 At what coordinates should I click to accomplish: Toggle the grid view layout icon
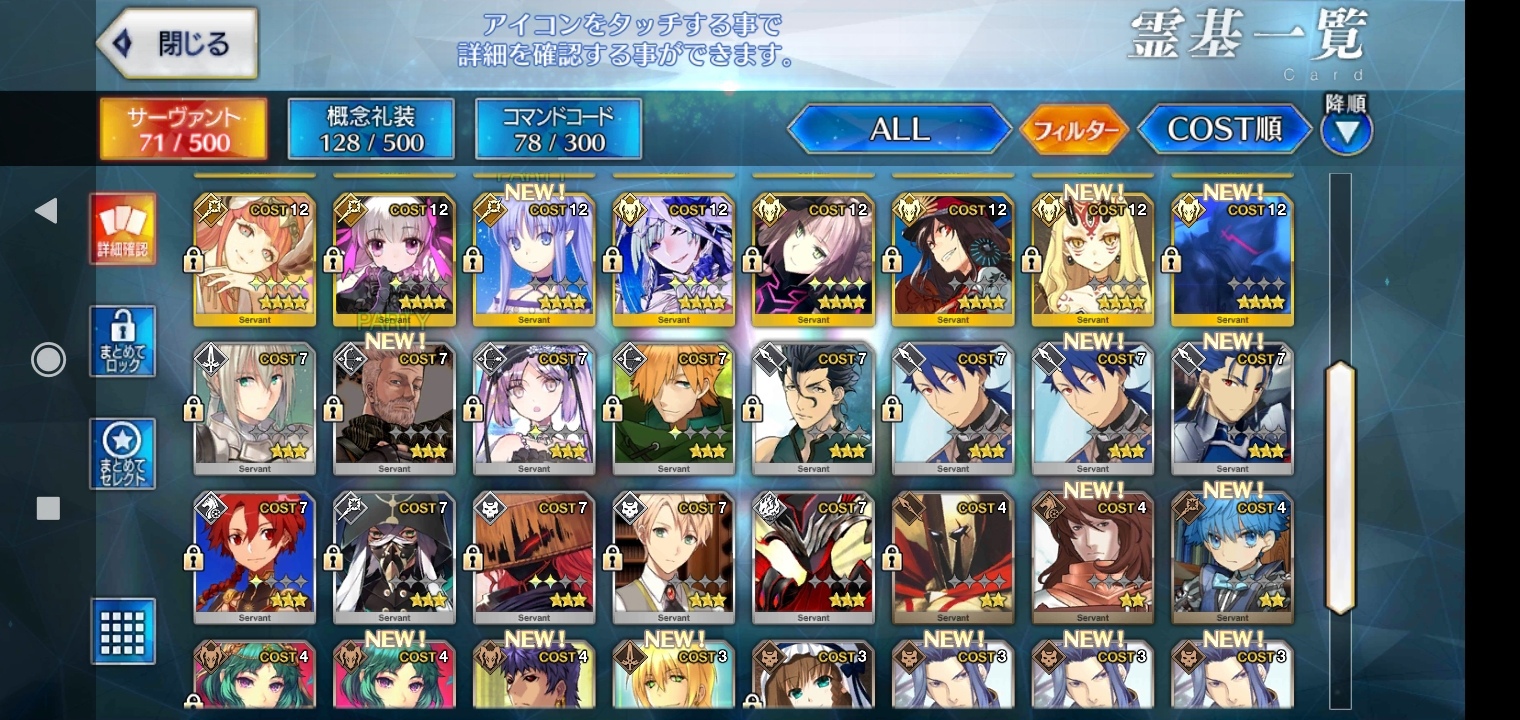point(123,630)
